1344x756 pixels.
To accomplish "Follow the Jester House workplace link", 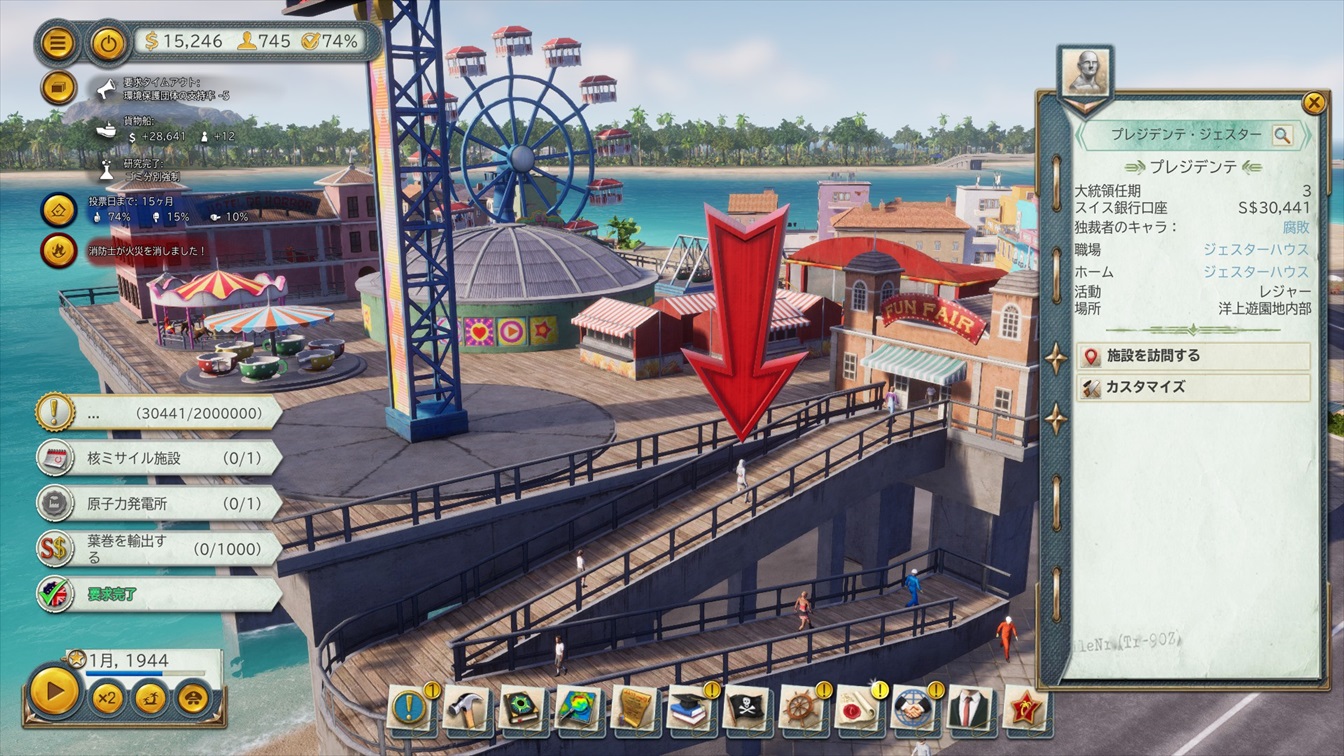I will [x=1255, y=249].
